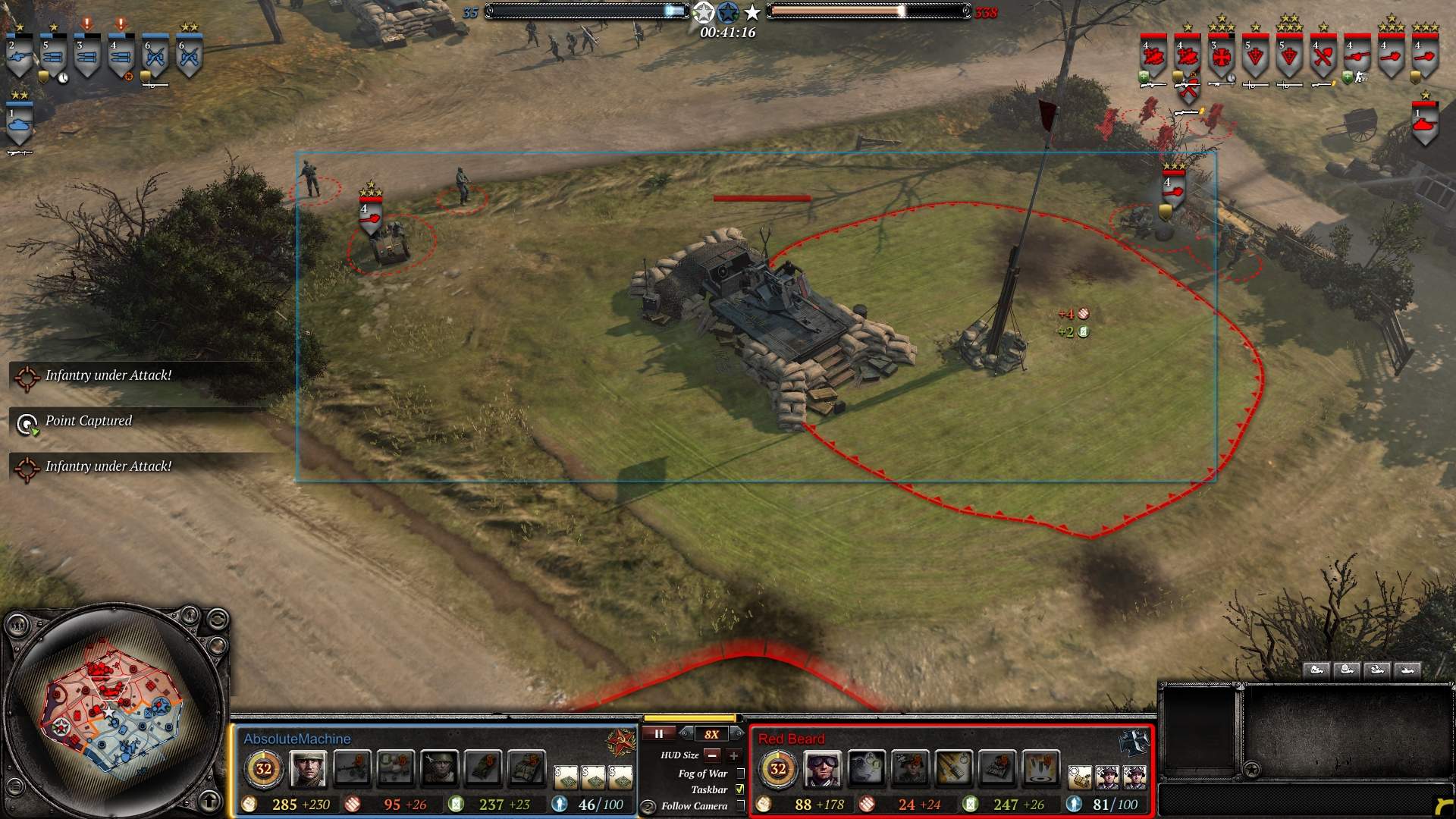Increase HUD size with the plus button
This screenshot has height=819, width=1456.
(733, 755)
